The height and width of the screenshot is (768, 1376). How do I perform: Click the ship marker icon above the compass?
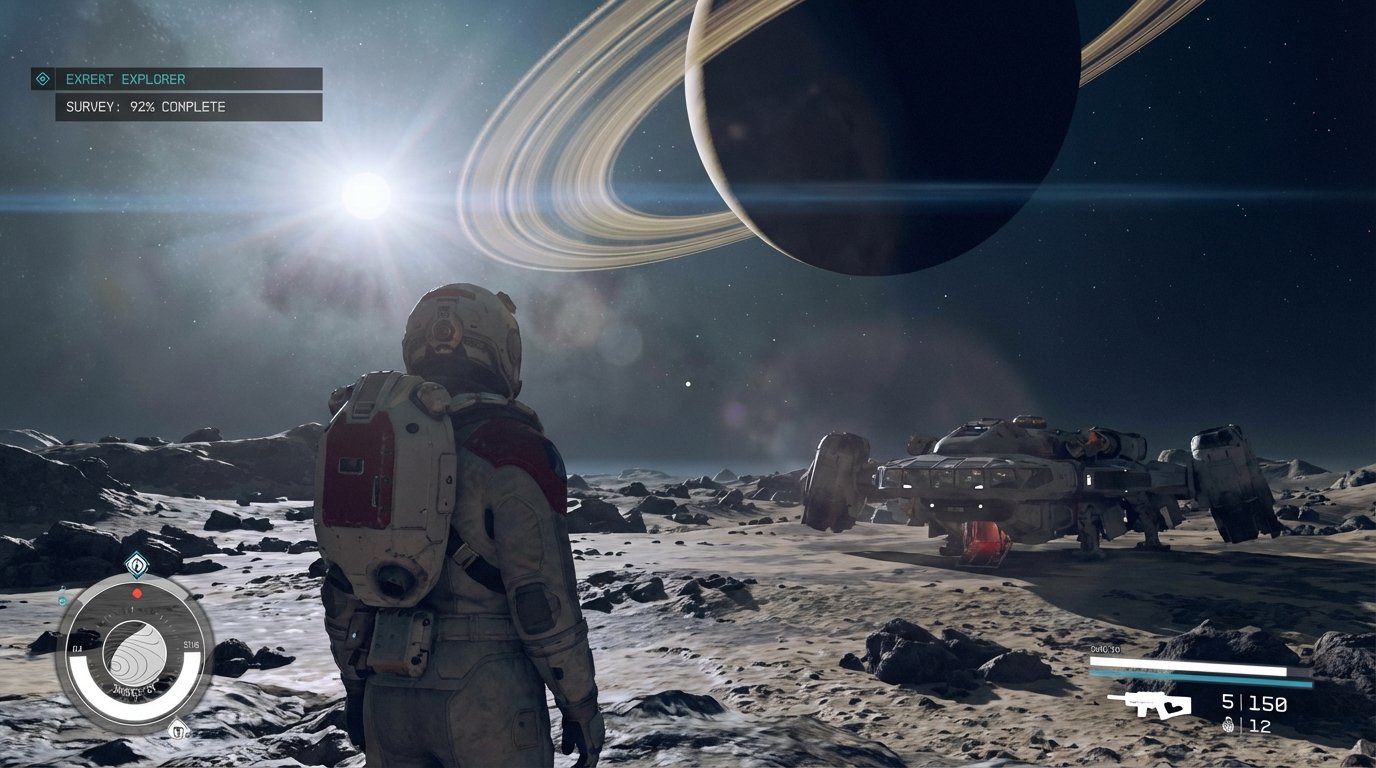point(136,566)
